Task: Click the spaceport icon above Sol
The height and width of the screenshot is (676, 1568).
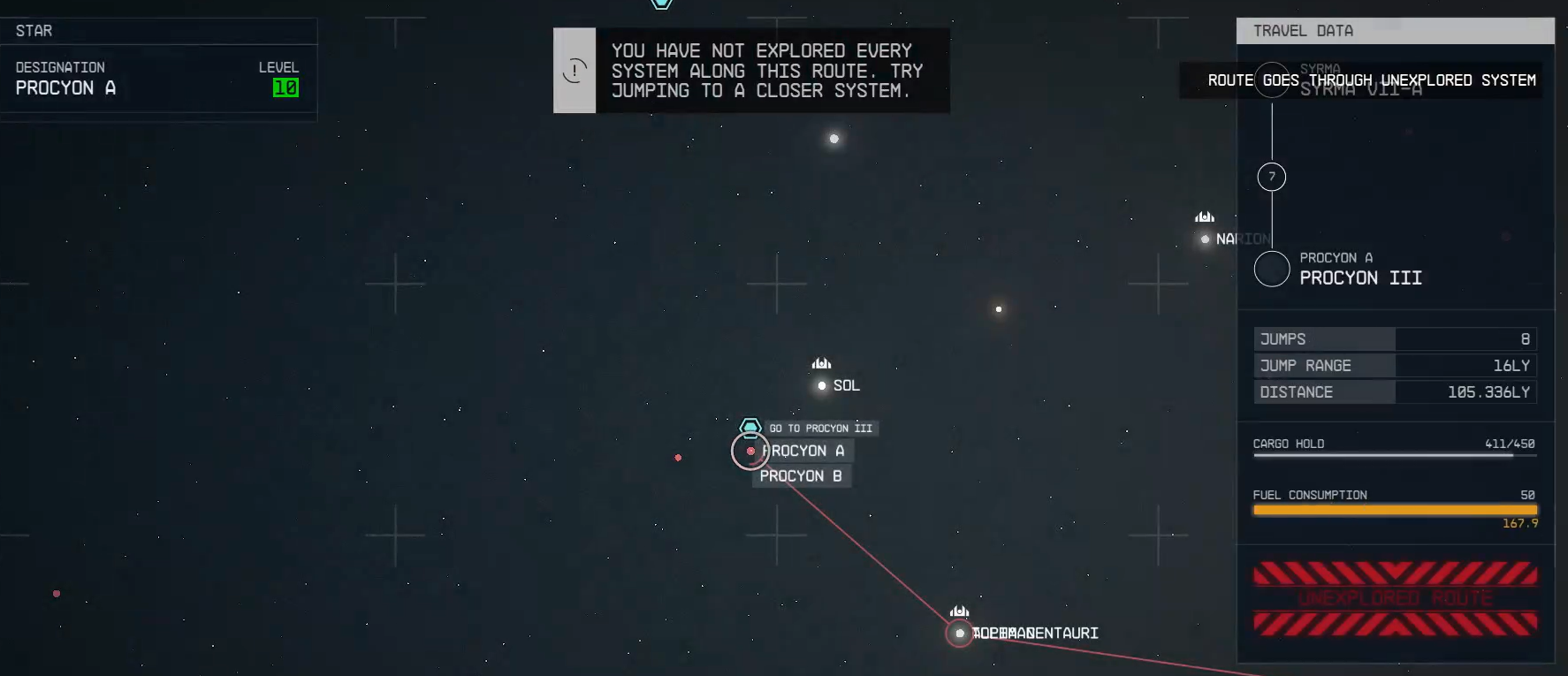Action: 820,362
